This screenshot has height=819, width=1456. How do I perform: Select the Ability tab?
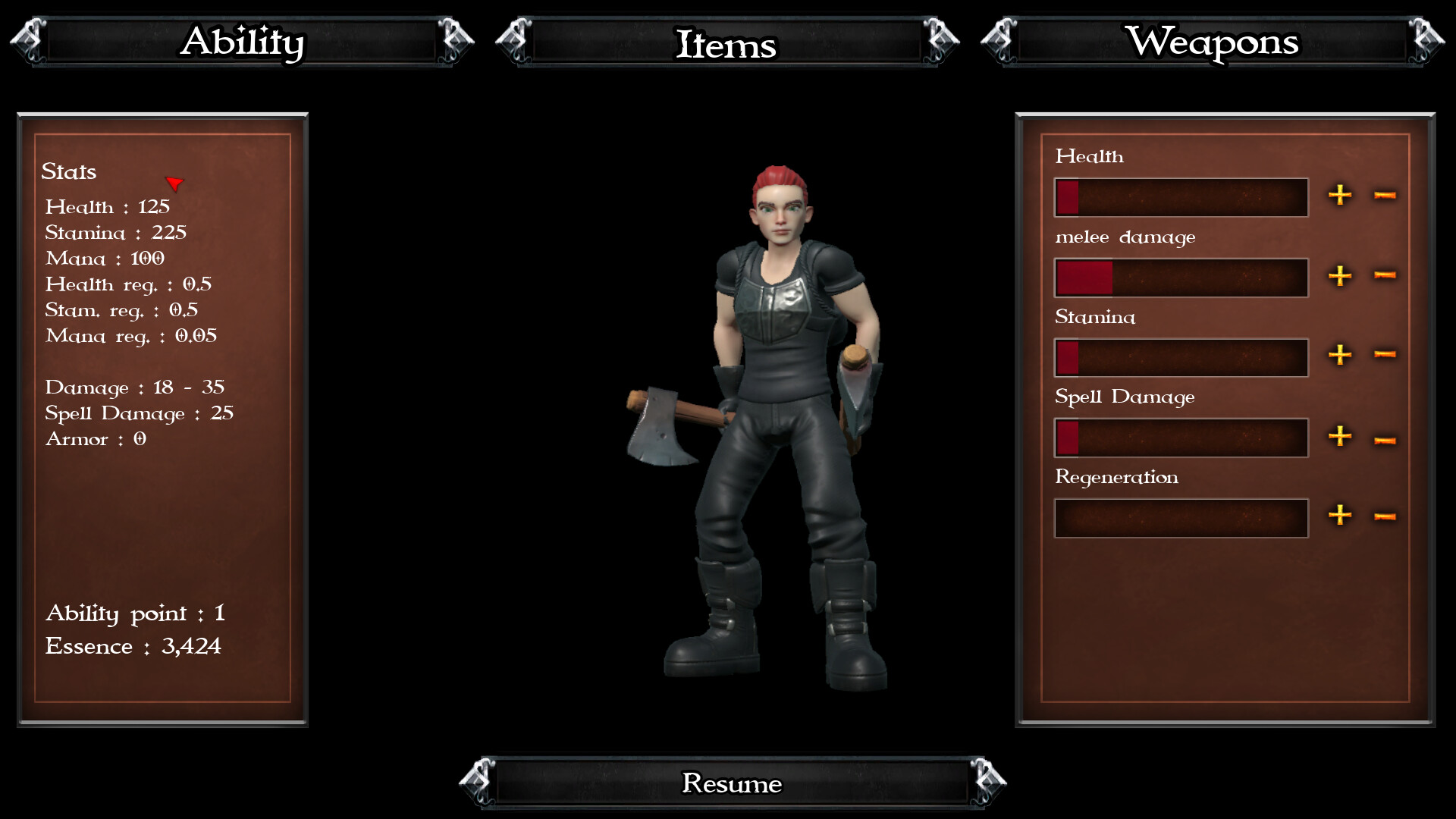[242, 43]
